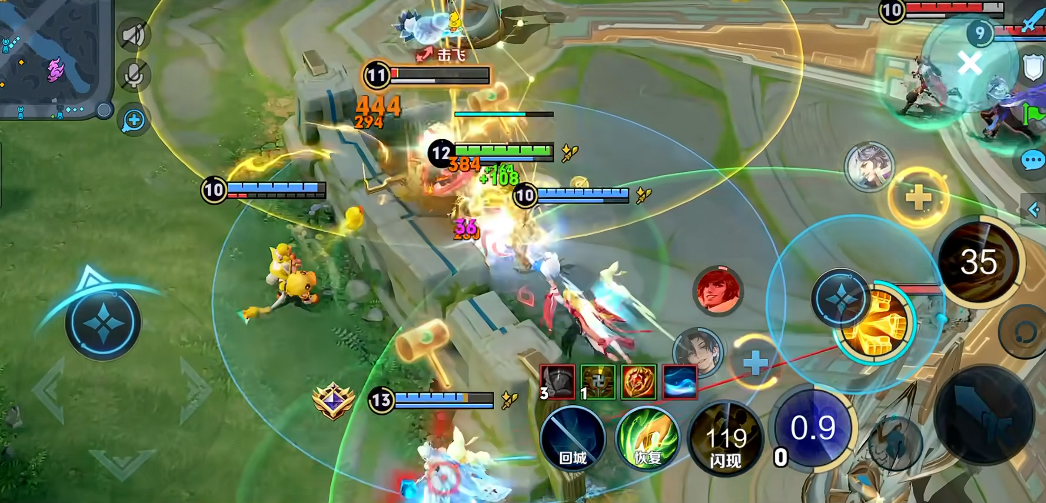The image size is (1046, 503).
Task: Toggle the speaker sound icon
Action: point(133,36)
